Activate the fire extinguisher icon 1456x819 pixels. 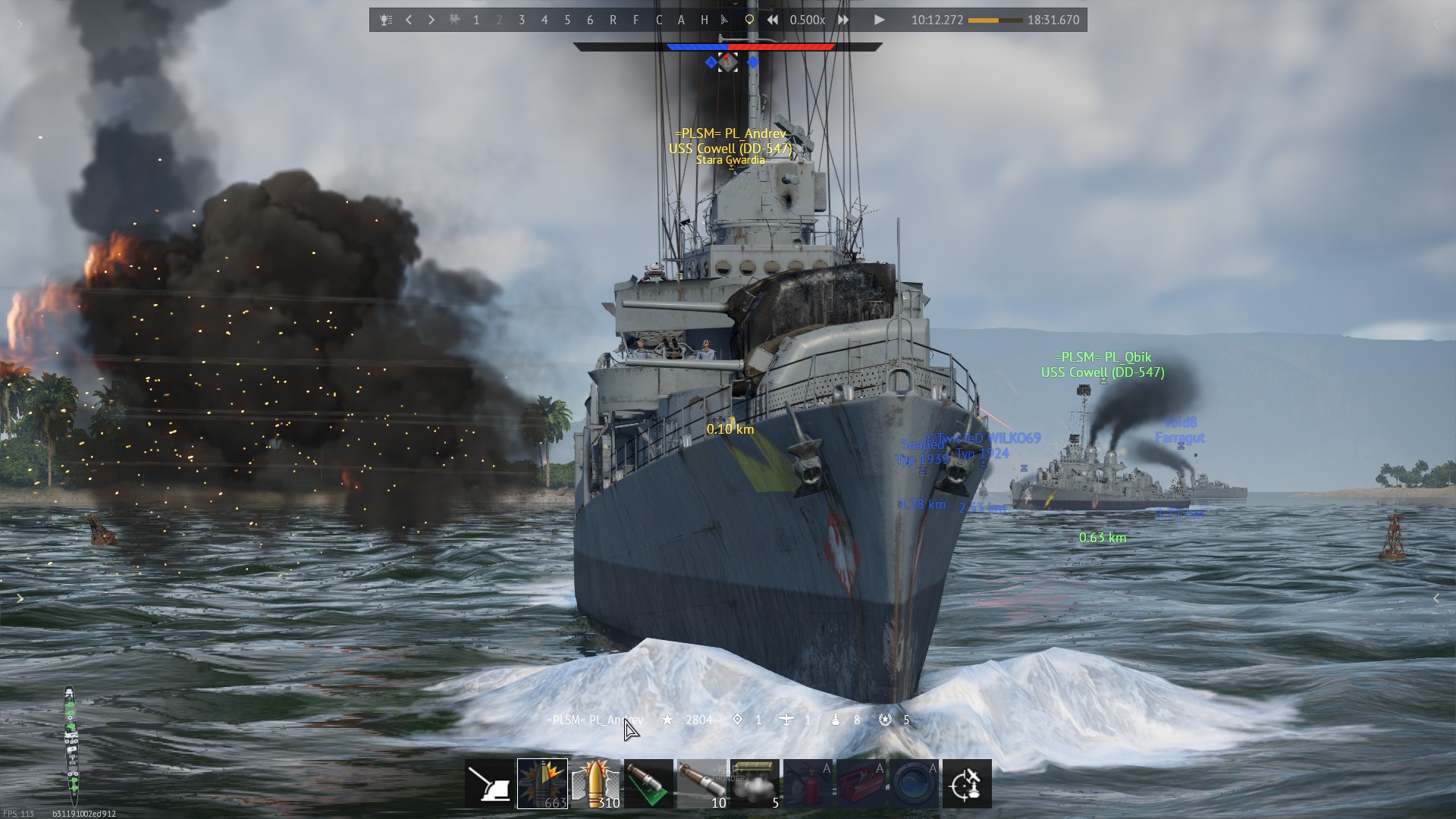(x=808, y=784)
